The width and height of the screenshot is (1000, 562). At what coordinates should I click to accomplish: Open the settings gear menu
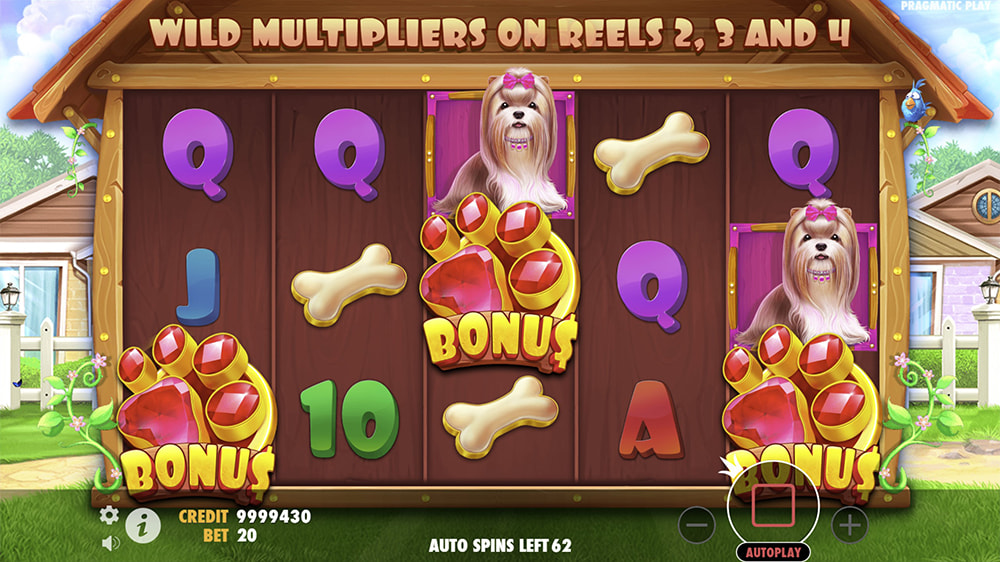click(x=109, y=515)
